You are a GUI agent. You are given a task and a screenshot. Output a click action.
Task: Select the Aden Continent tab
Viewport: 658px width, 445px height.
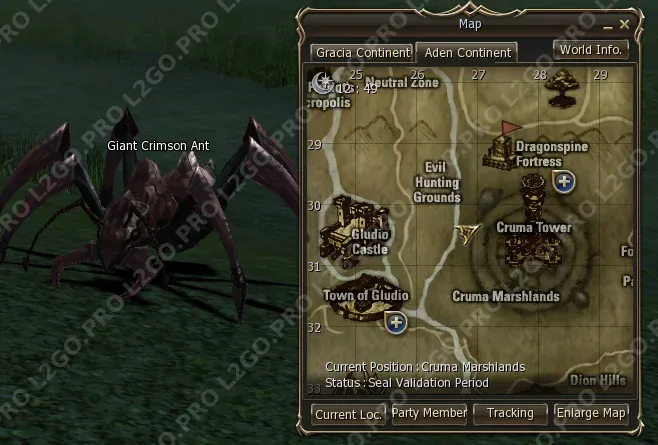coord(466,52)
